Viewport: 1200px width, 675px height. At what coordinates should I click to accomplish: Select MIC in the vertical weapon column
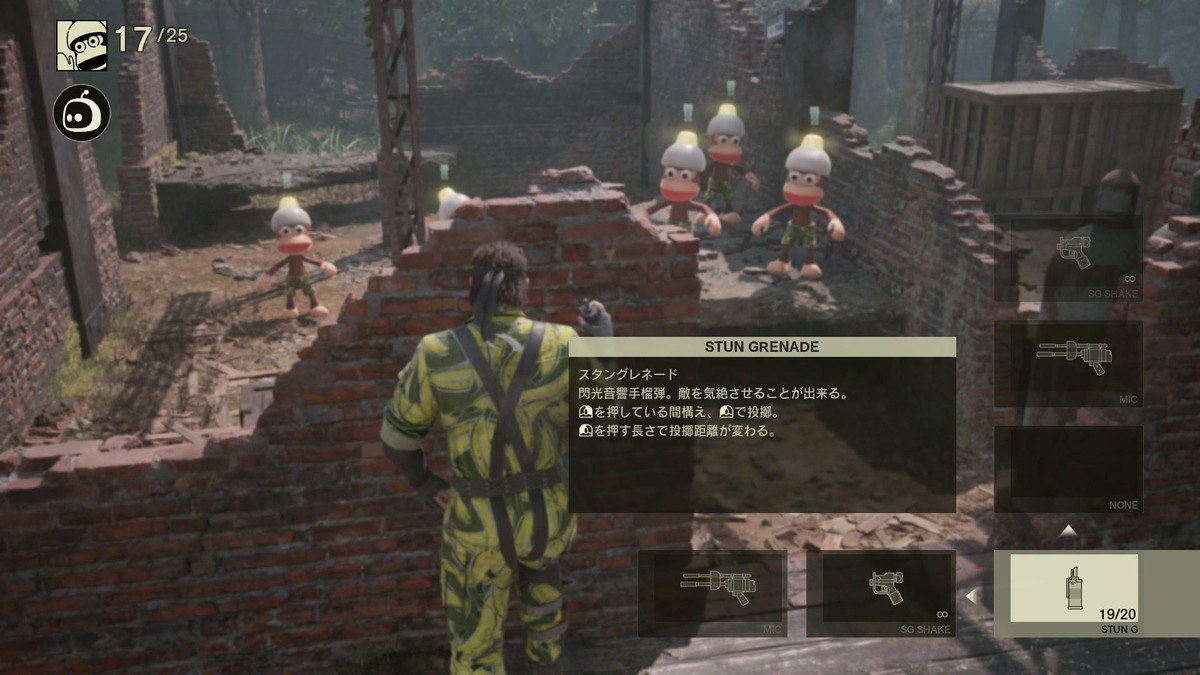1068,363
